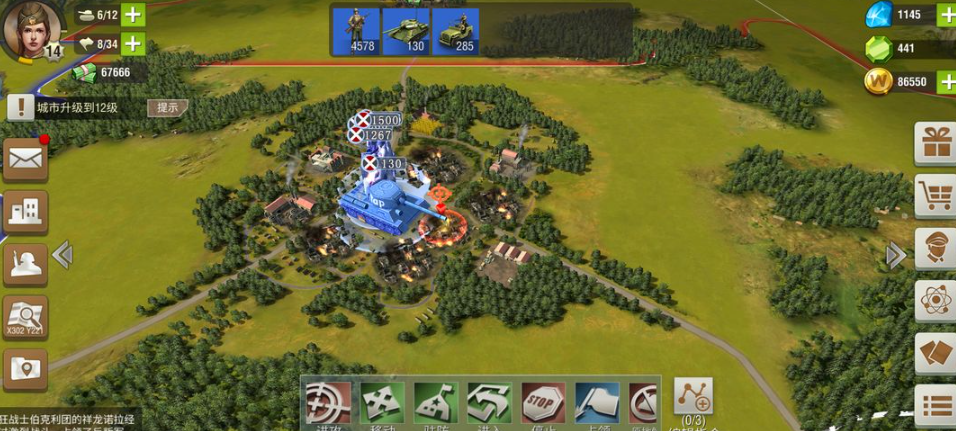Select the infantry unit card showing 4578
This screenshot has width=956, height=431.
[x=357, y=32]
